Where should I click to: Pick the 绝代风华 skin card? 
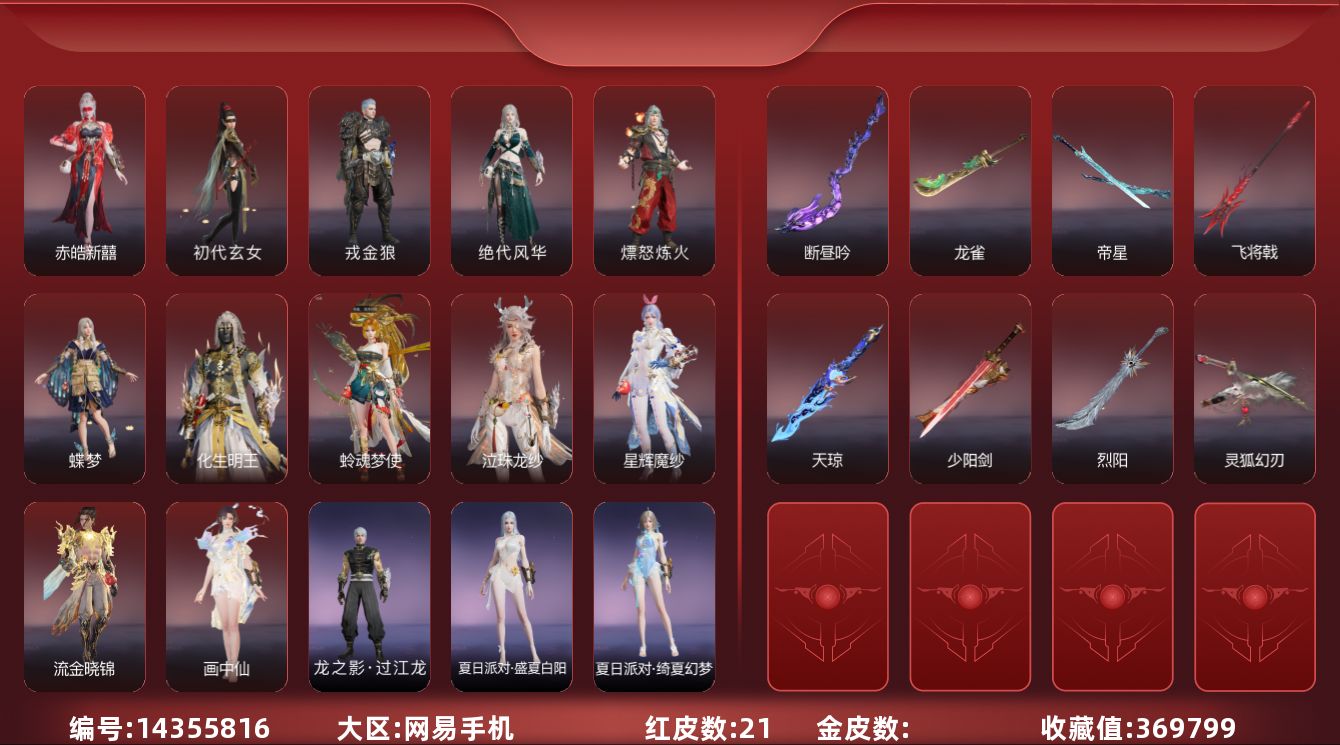click(x=512, y=180)
